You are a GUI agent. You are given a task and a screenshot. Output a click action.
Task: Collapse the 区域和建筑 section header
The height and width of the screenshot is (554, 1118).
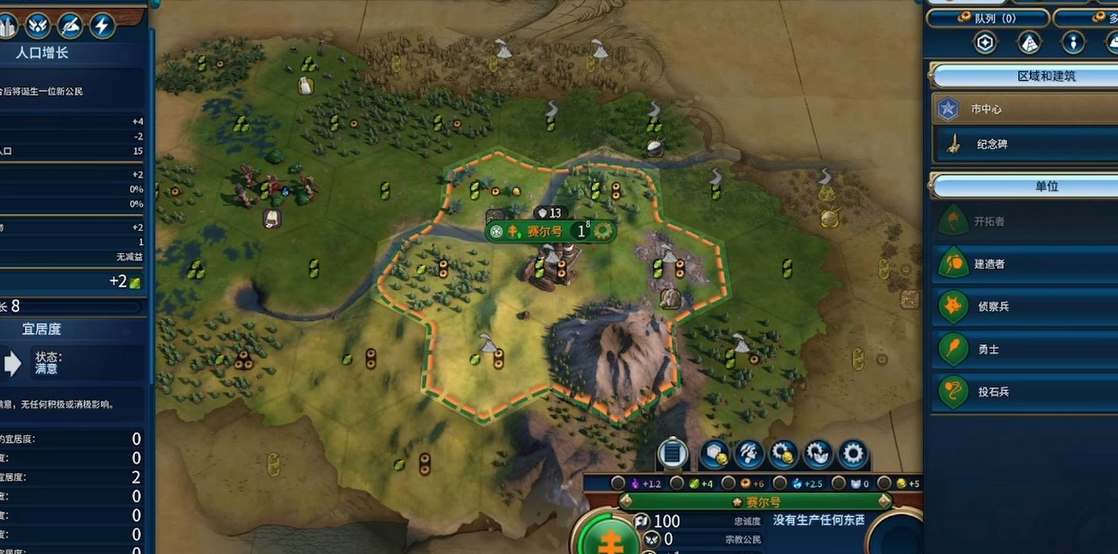pyautogui.click(x=1020, y=75)
